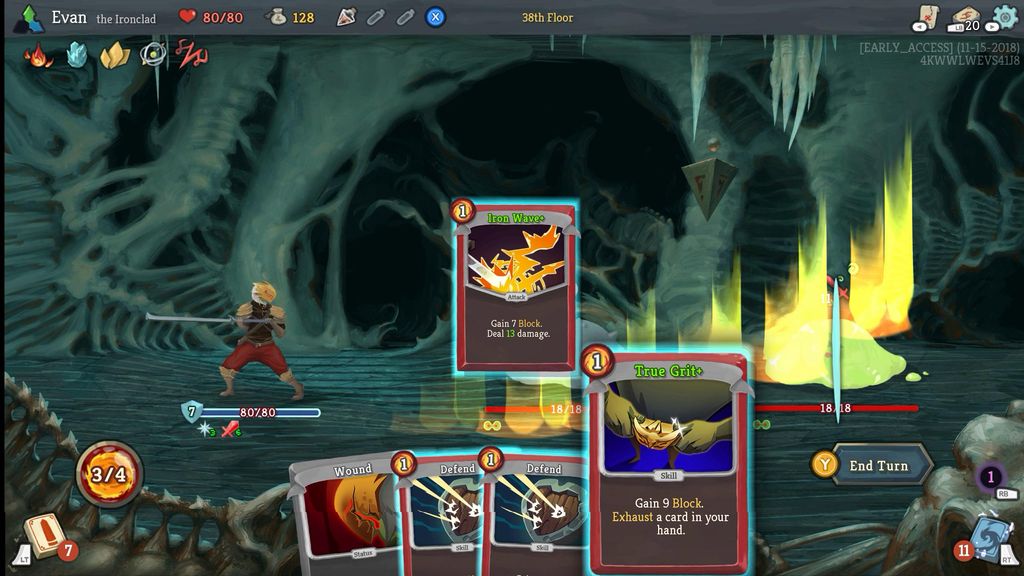1024x576 pixels.
Task: Inspect the golden leaf relic
Action: click(114, 55)
